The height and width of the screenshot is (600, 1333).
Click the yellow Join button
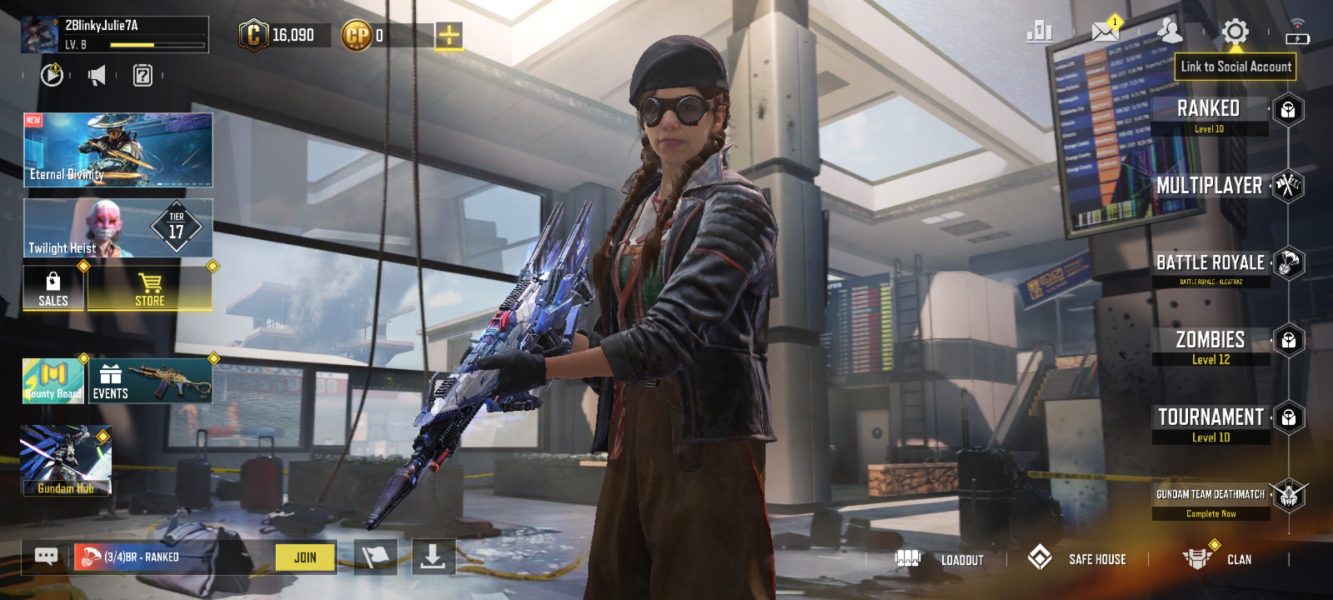coord(305,557)
